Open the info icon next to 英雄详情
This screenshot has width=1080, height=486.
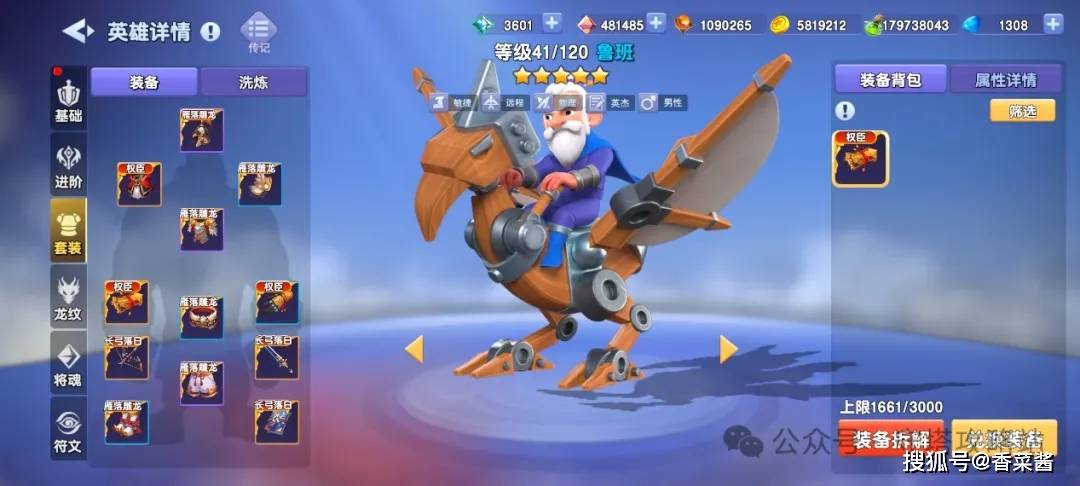coord(210,31)
